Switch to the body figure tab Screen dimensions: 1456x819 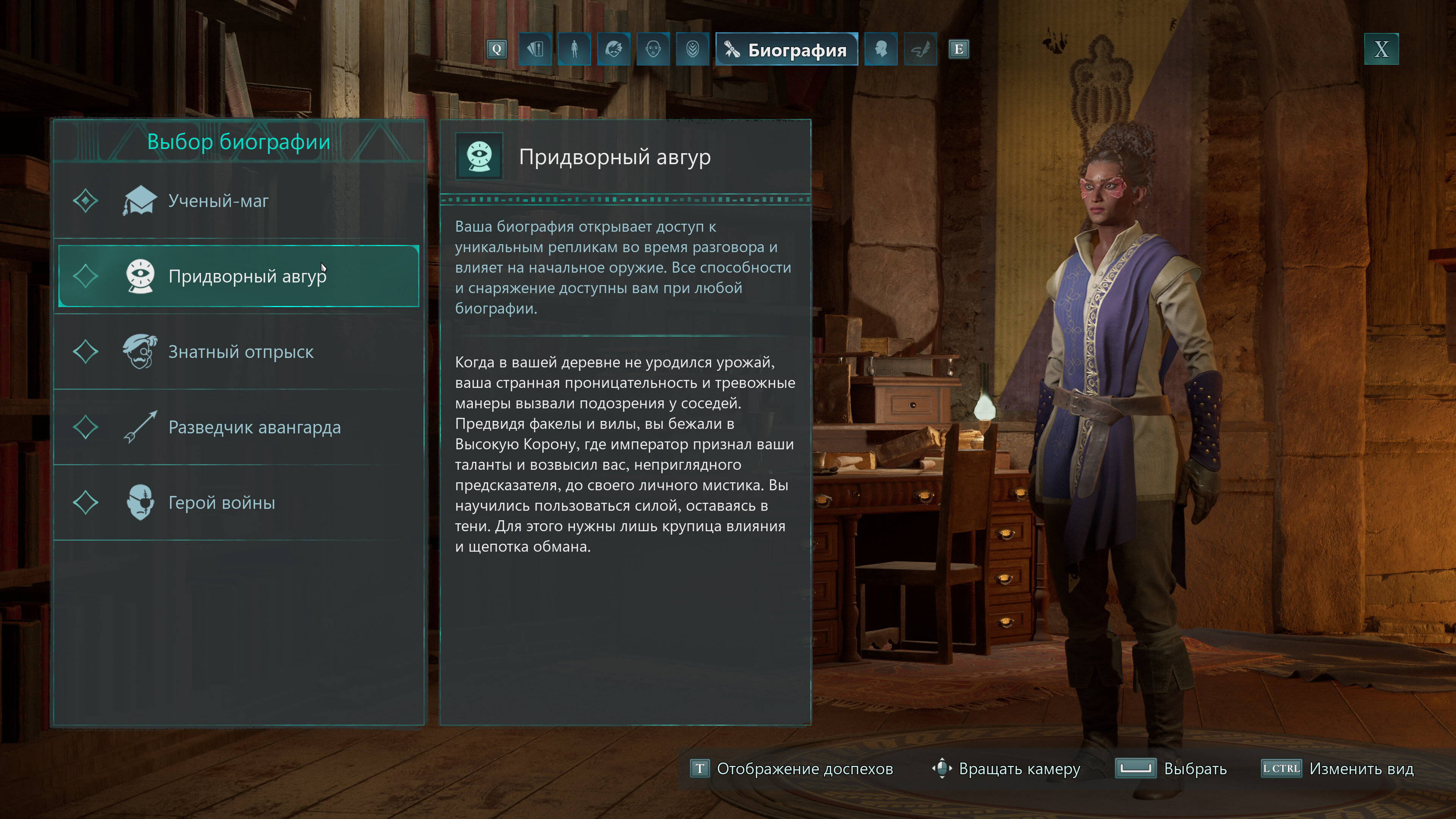coord(574,49)
